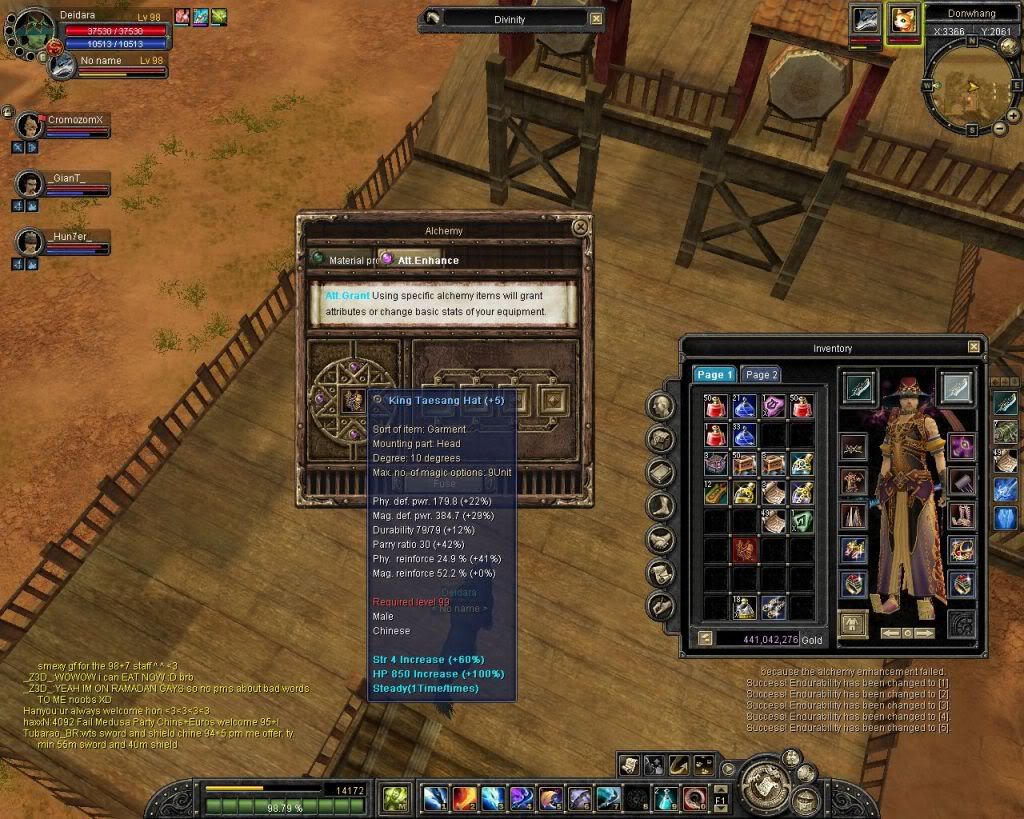The image size is (1024, 819).
Task: Click the Deidara character portrait
Action: [30, 35]
